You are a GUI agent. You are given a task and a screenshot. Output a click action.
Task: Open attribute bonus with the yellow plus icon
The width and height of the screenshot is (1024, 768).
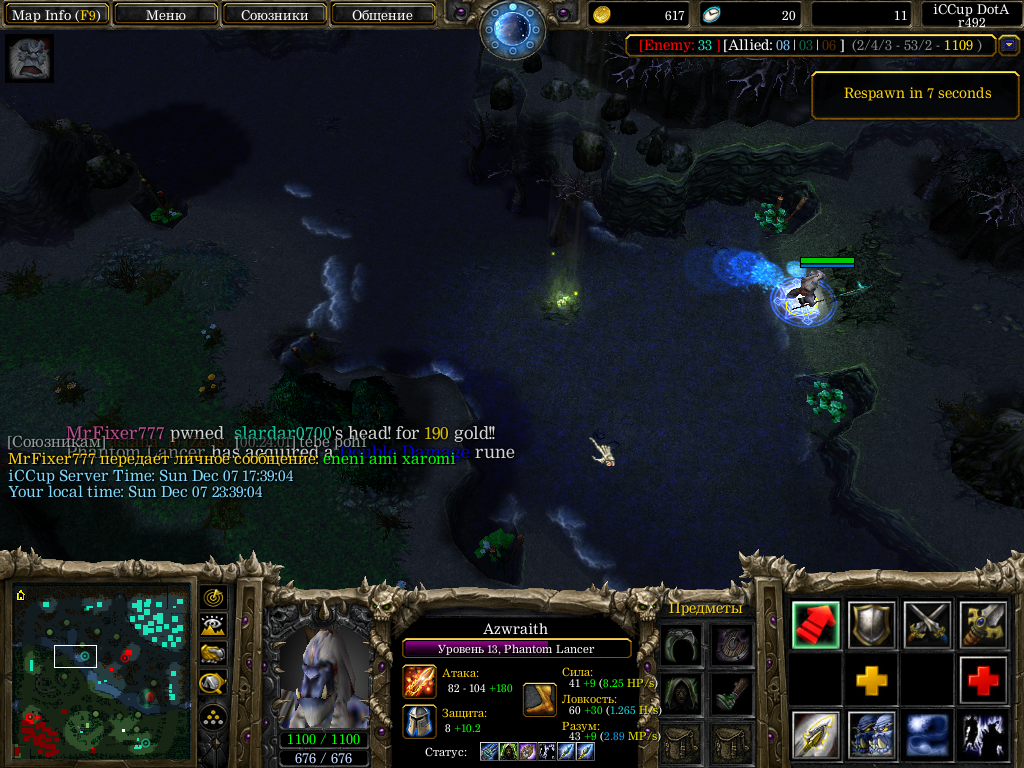pos(871,681)
